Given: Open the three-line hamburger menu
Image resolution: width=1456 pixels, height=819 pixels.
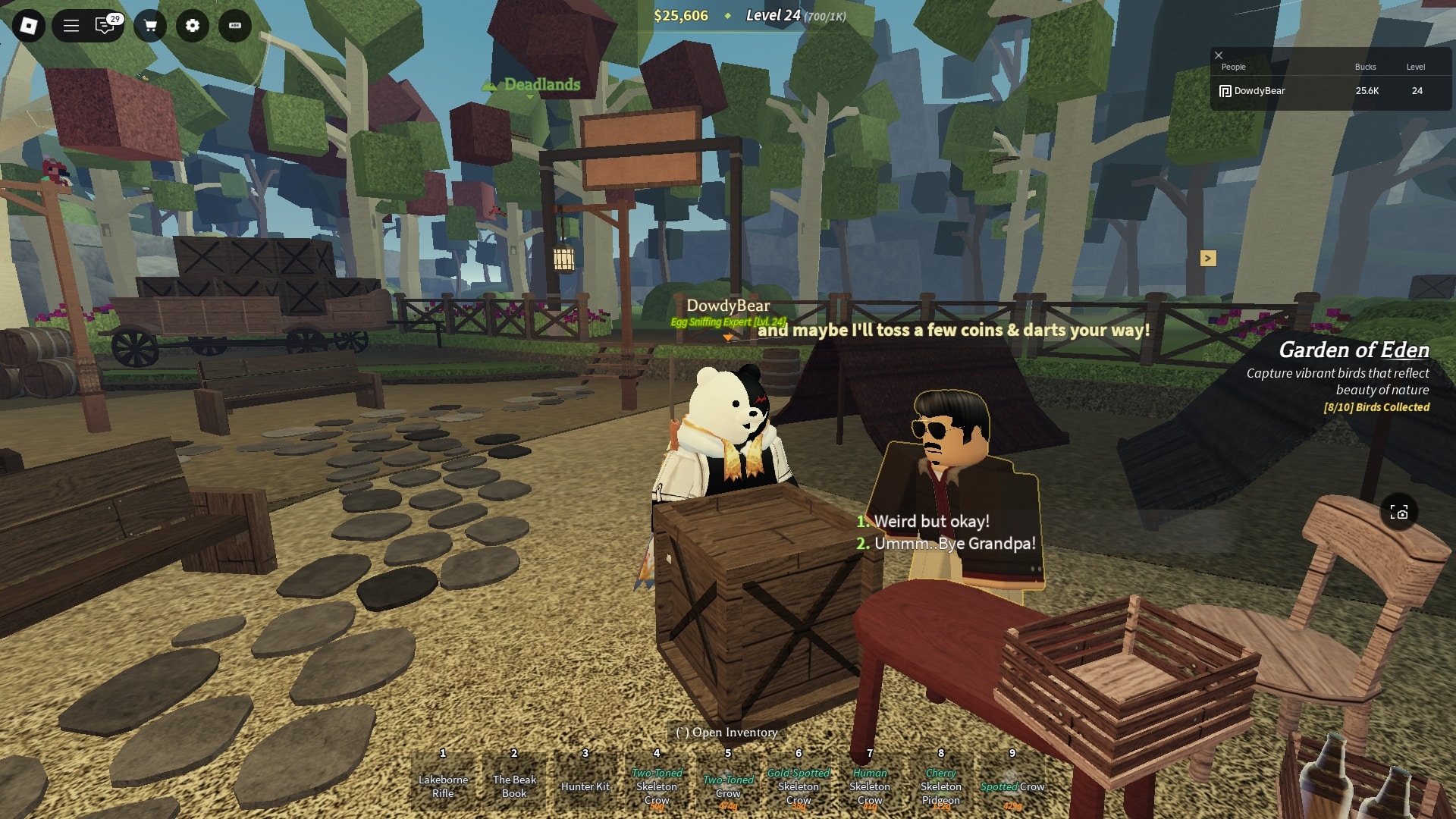Looking at the screenshot, I should click(x=71, y=27).
